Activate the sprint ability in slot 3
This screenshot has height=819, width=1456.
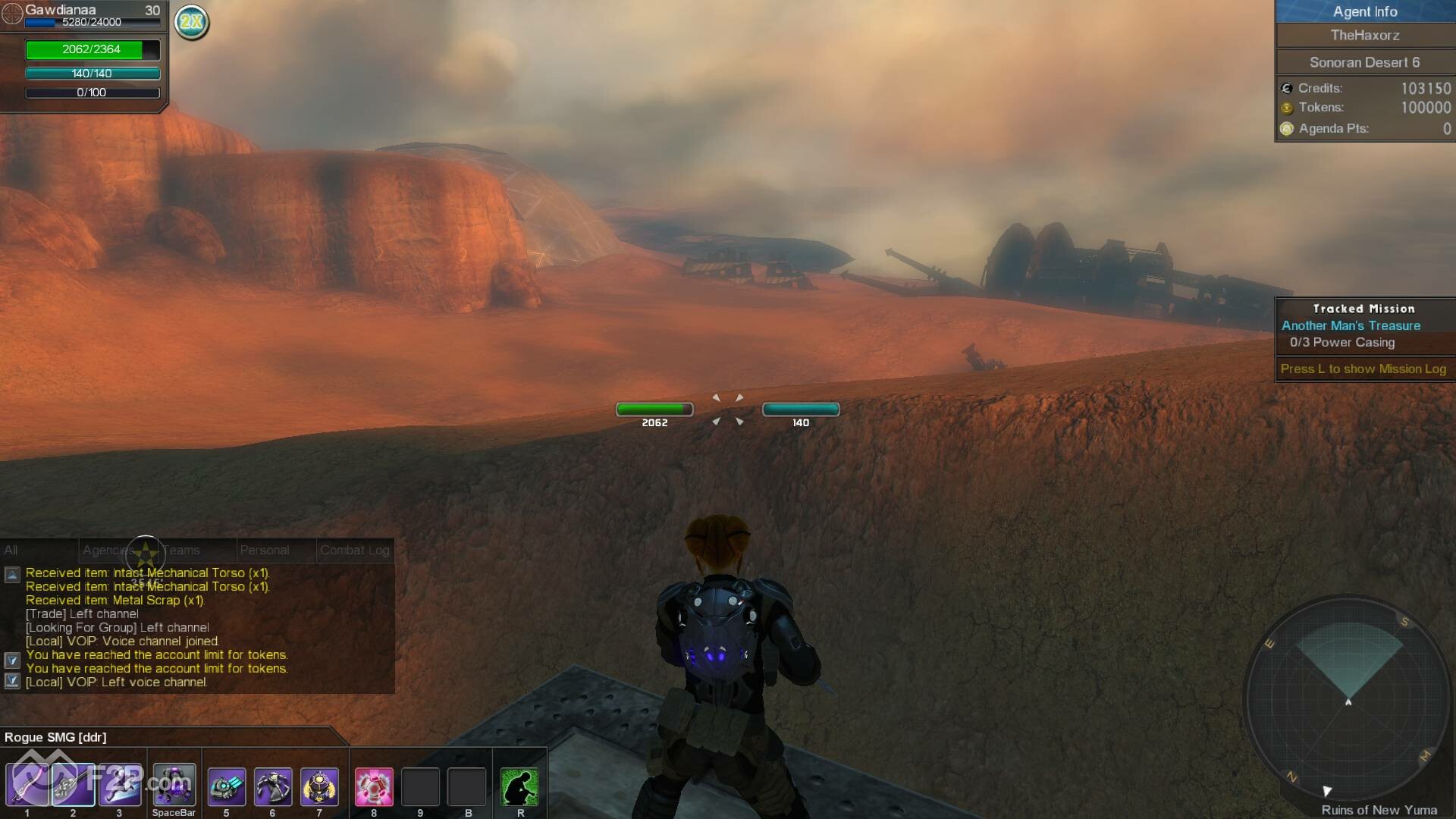[120, 785]
